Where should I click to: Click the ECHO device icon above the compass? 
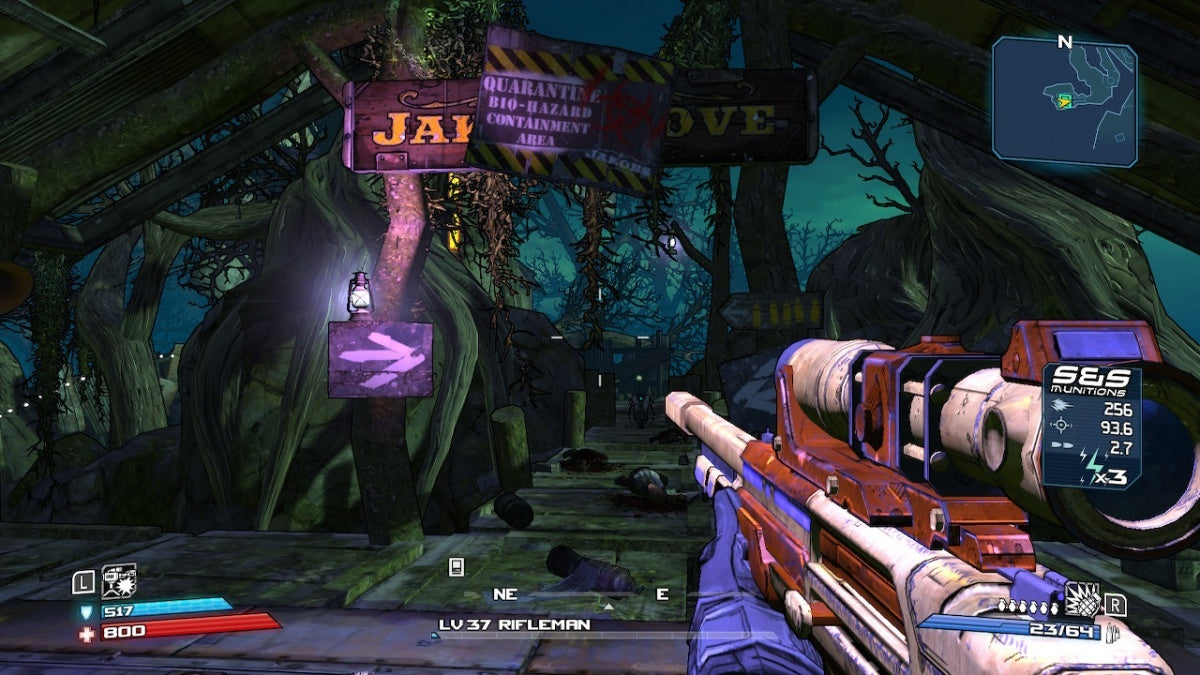pos(456,567)
